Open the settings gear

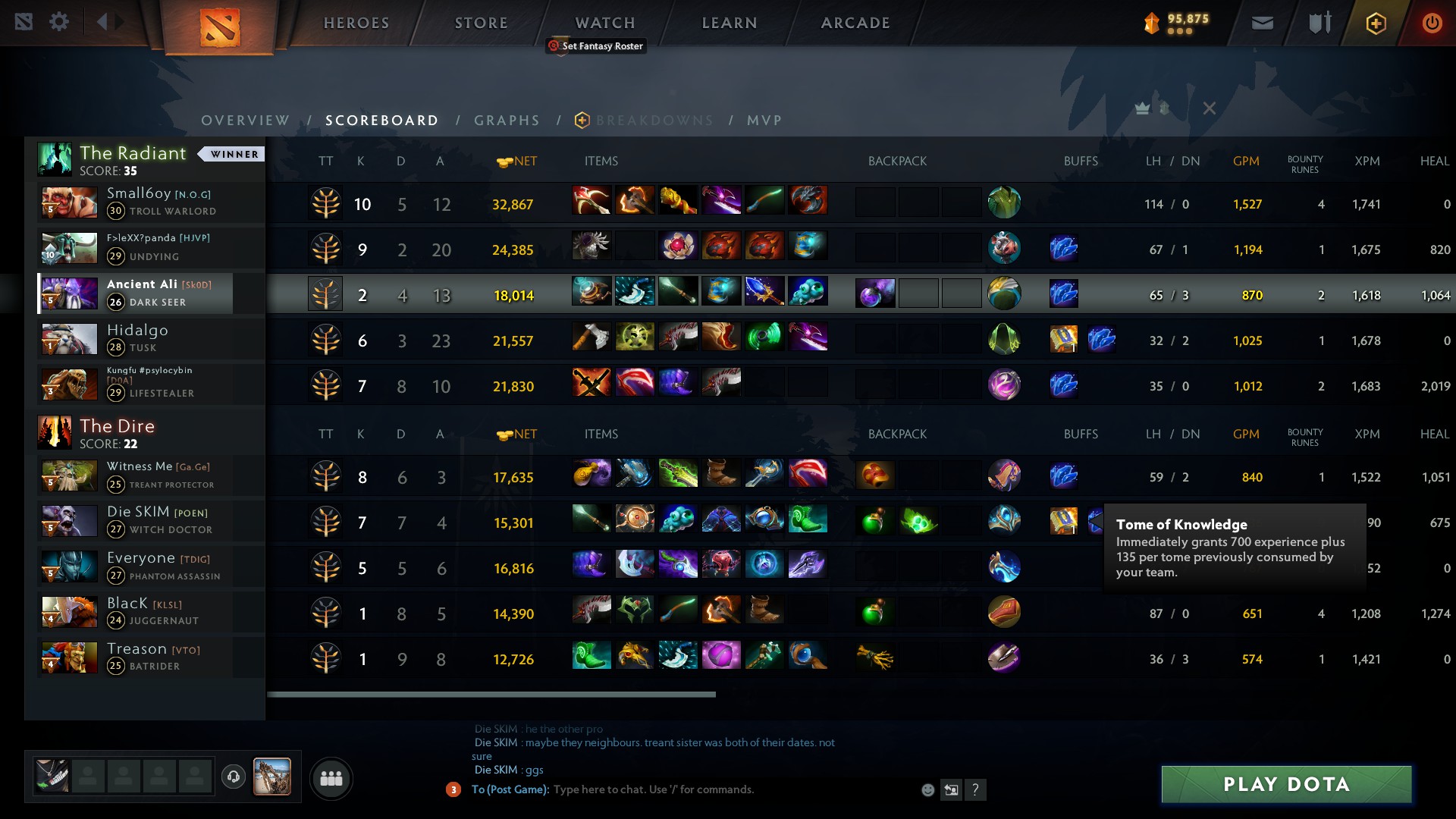coord(59,22)
